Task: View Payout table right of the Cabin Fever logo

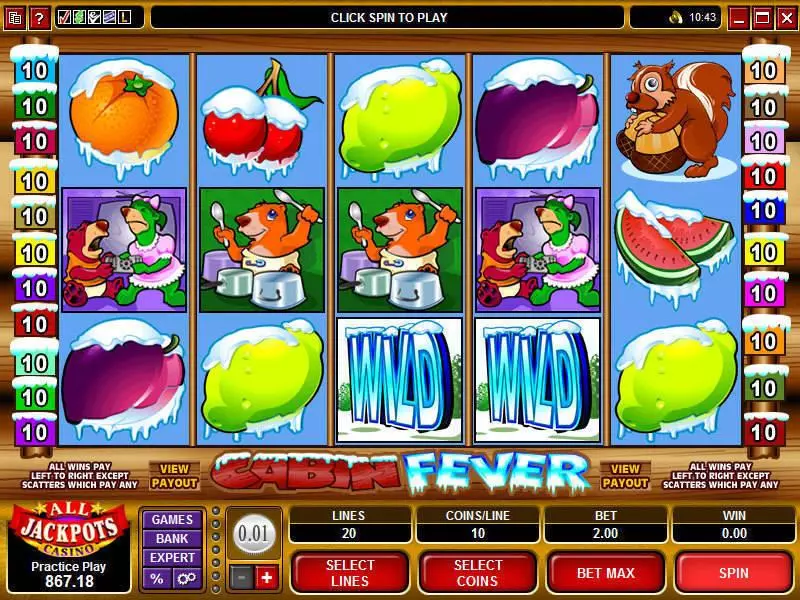Action: tap(625, 475)
